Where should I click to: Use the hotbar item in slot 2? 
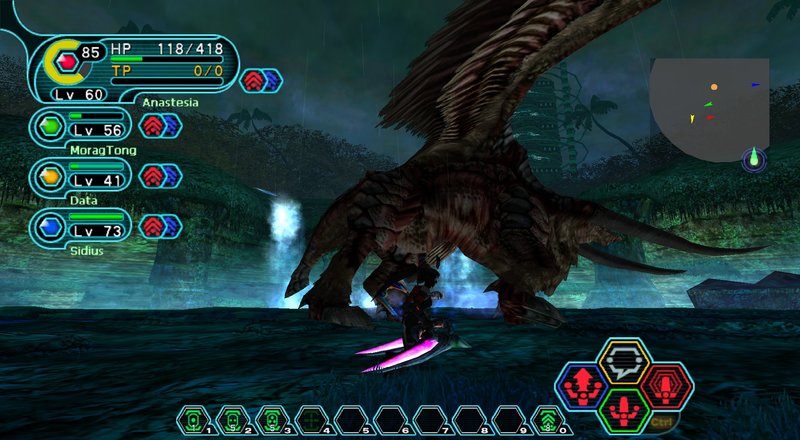(x=232, y=419)
